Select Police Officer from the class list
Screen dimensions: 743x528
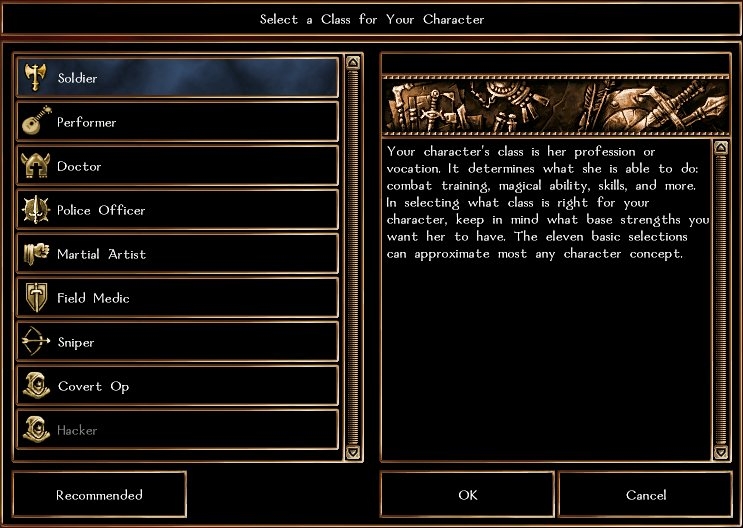pos(178,210)
